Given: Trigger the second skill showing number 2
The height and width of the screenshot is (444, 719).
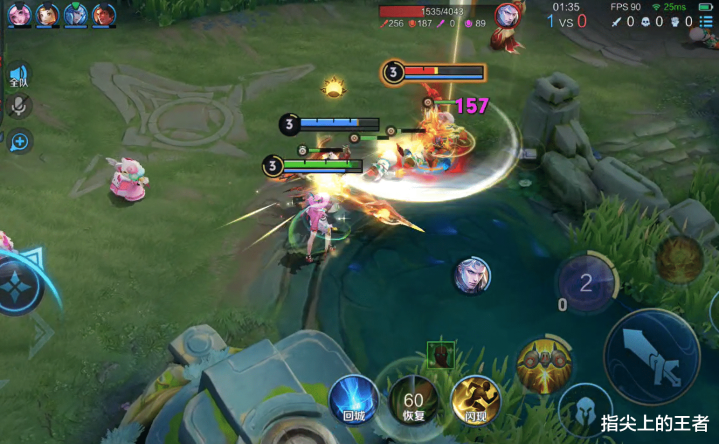Looking at the screenshot, I should point(586,283).
